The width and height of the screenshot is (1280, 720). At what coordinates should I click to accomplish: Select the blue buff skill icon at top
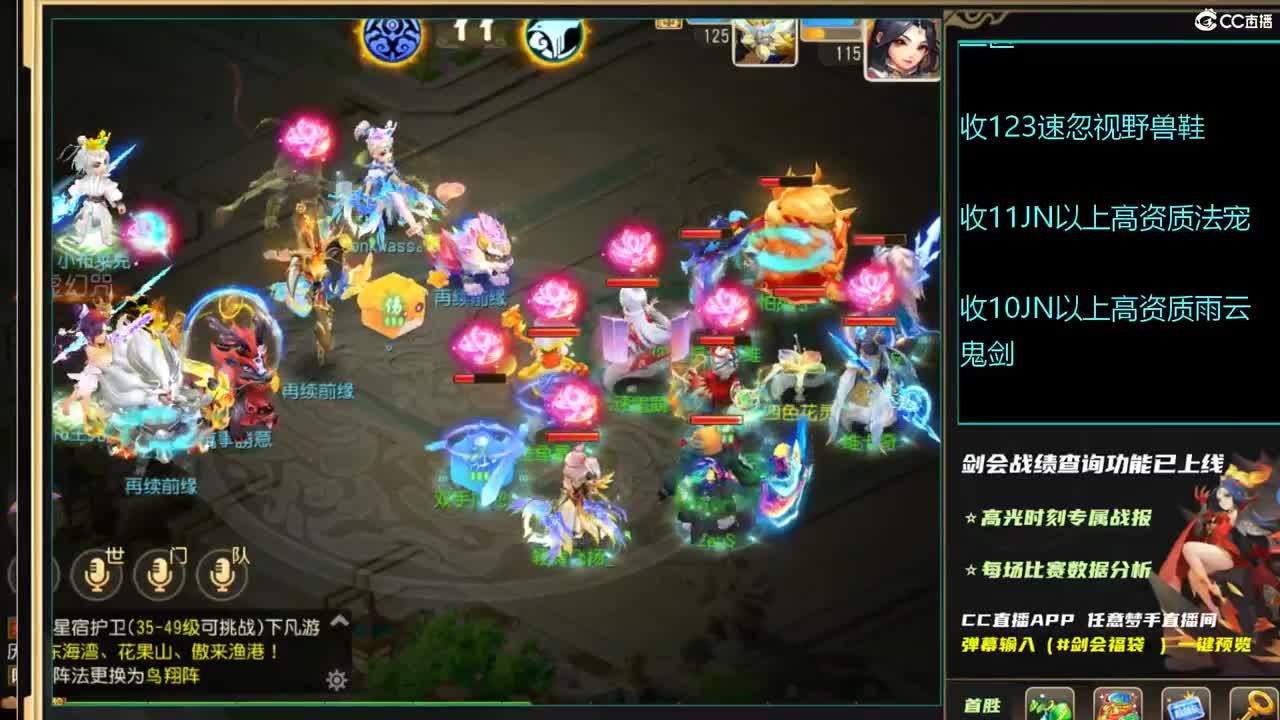(x=389, y=38)
